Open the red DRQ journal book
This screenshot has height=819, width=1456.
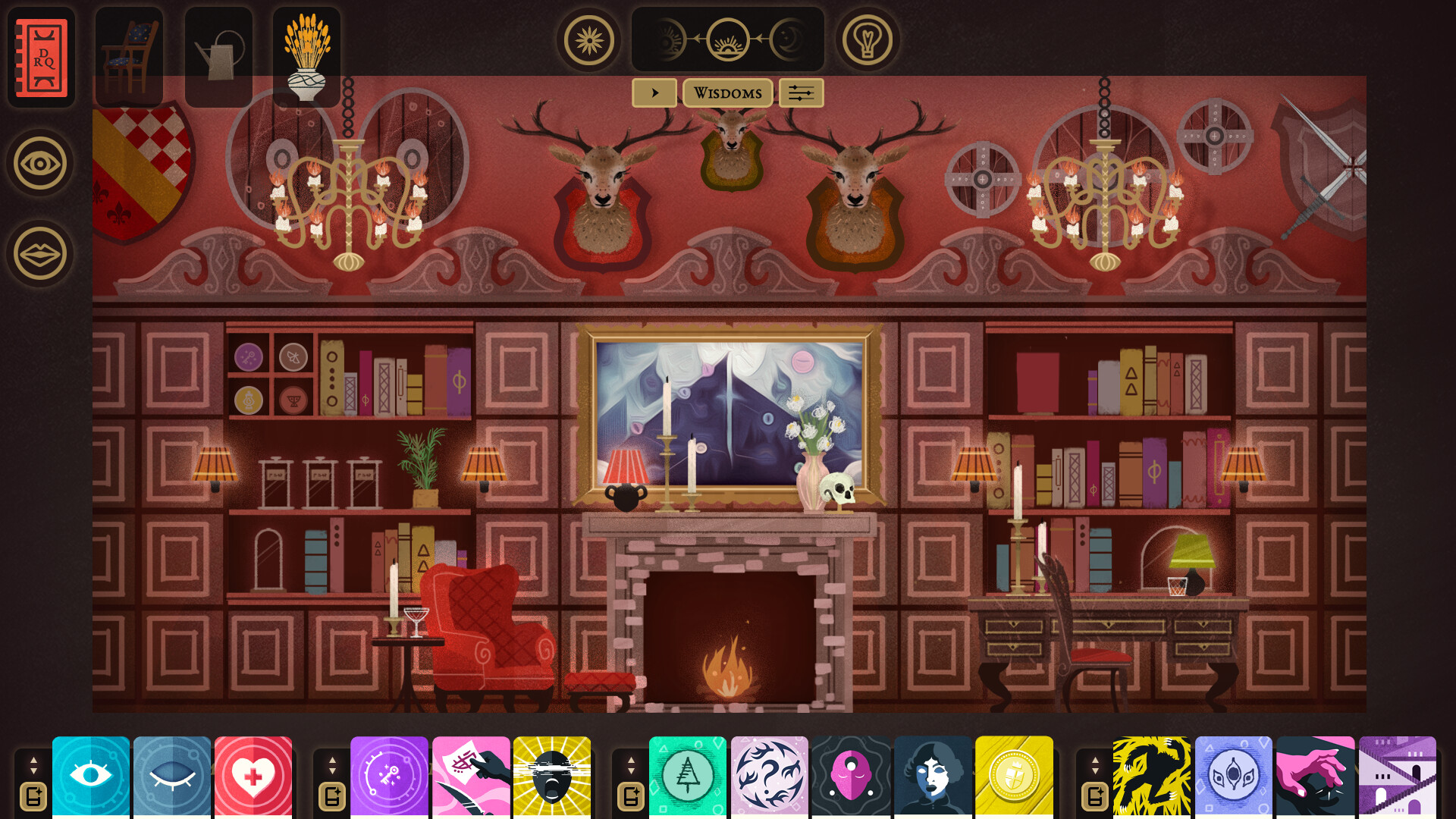[42, 57]
